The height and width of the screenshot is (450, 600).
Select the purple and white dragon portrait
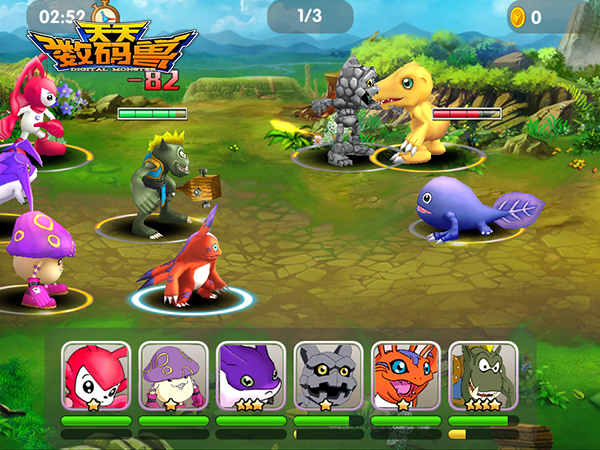251,377
